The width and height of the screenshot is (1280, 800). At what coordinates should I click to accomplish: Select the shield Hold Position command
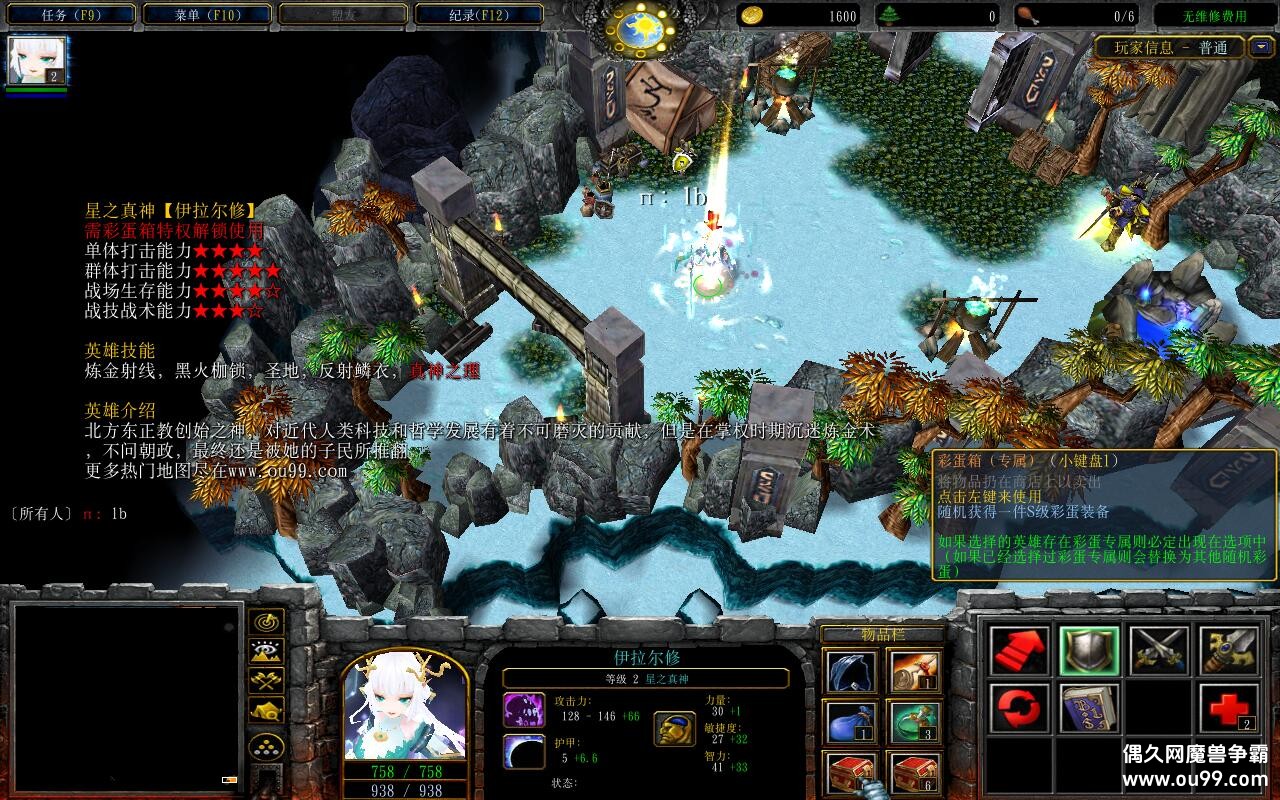1089,650
